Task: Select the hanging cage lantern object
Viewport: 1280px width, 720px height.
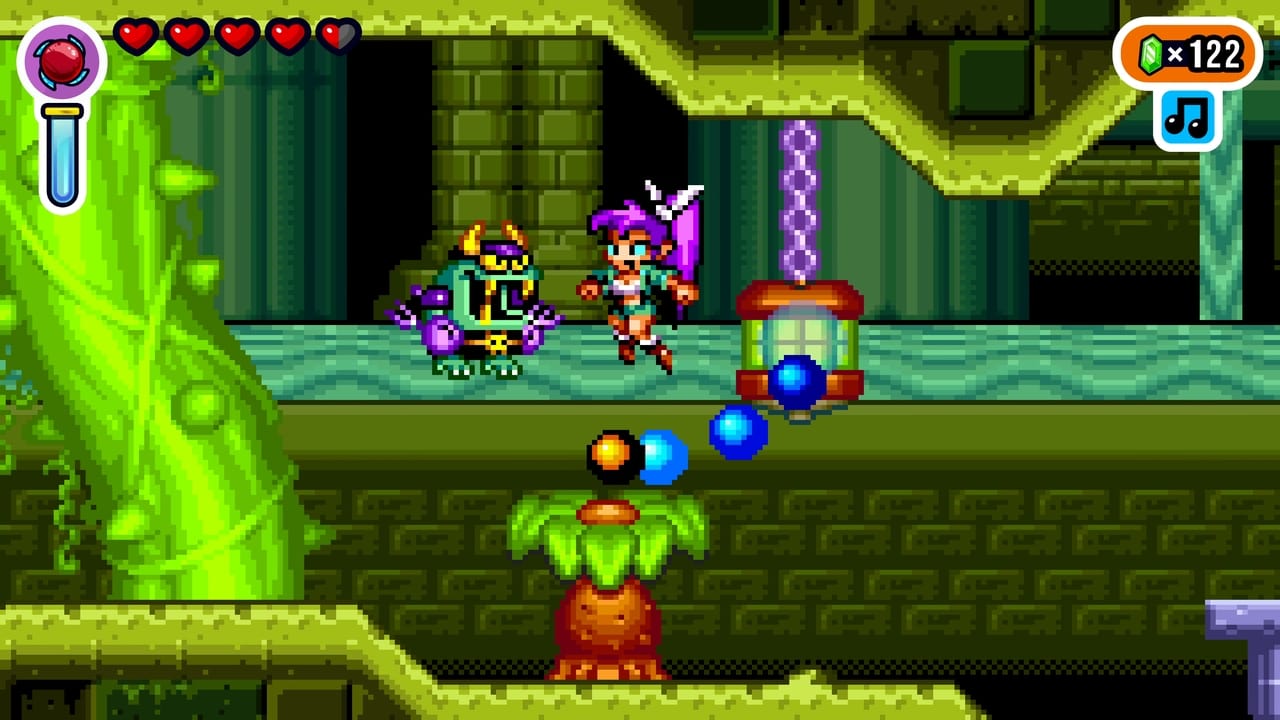Action: [798, 340]
